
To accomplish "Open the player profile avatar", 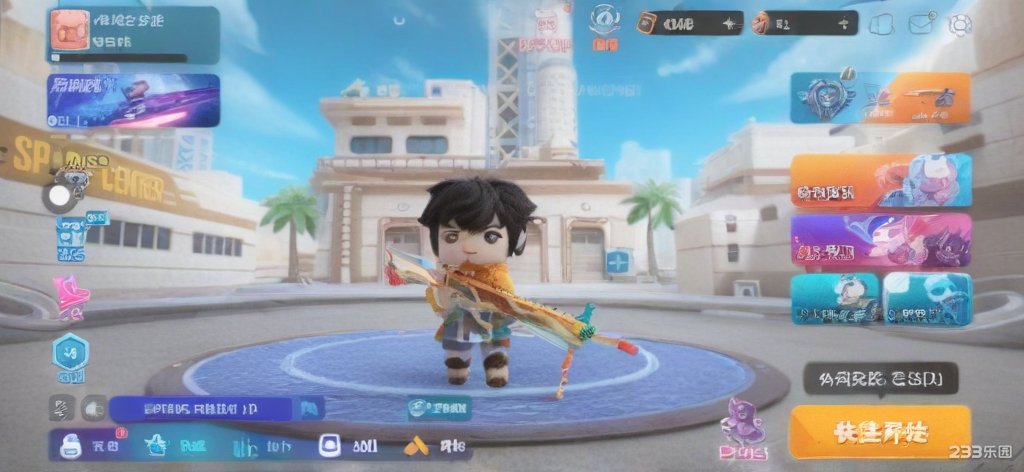I will coord(69,30).
